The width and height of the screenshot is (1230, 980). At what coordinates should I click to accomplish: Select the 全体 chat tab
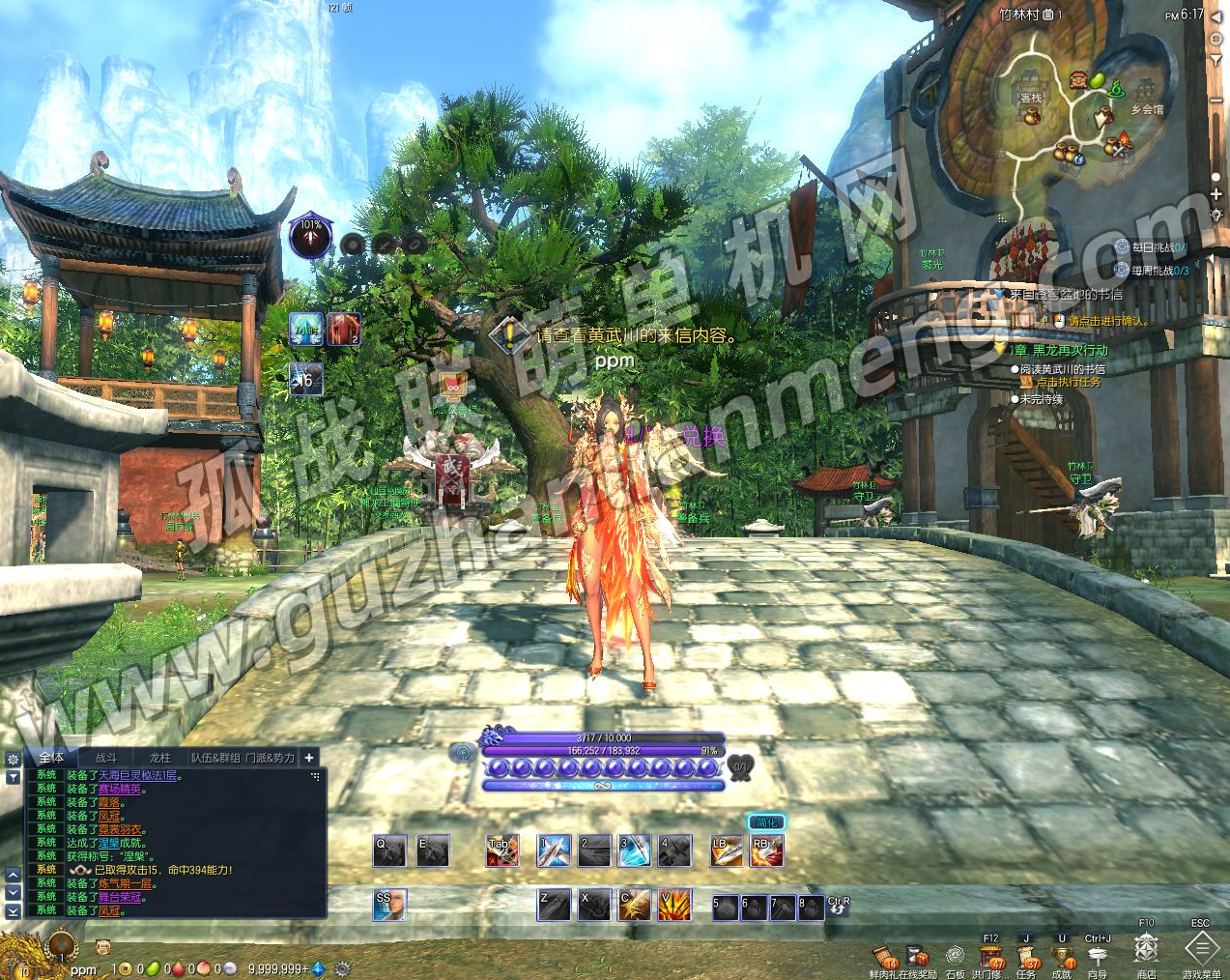point(52,758)
